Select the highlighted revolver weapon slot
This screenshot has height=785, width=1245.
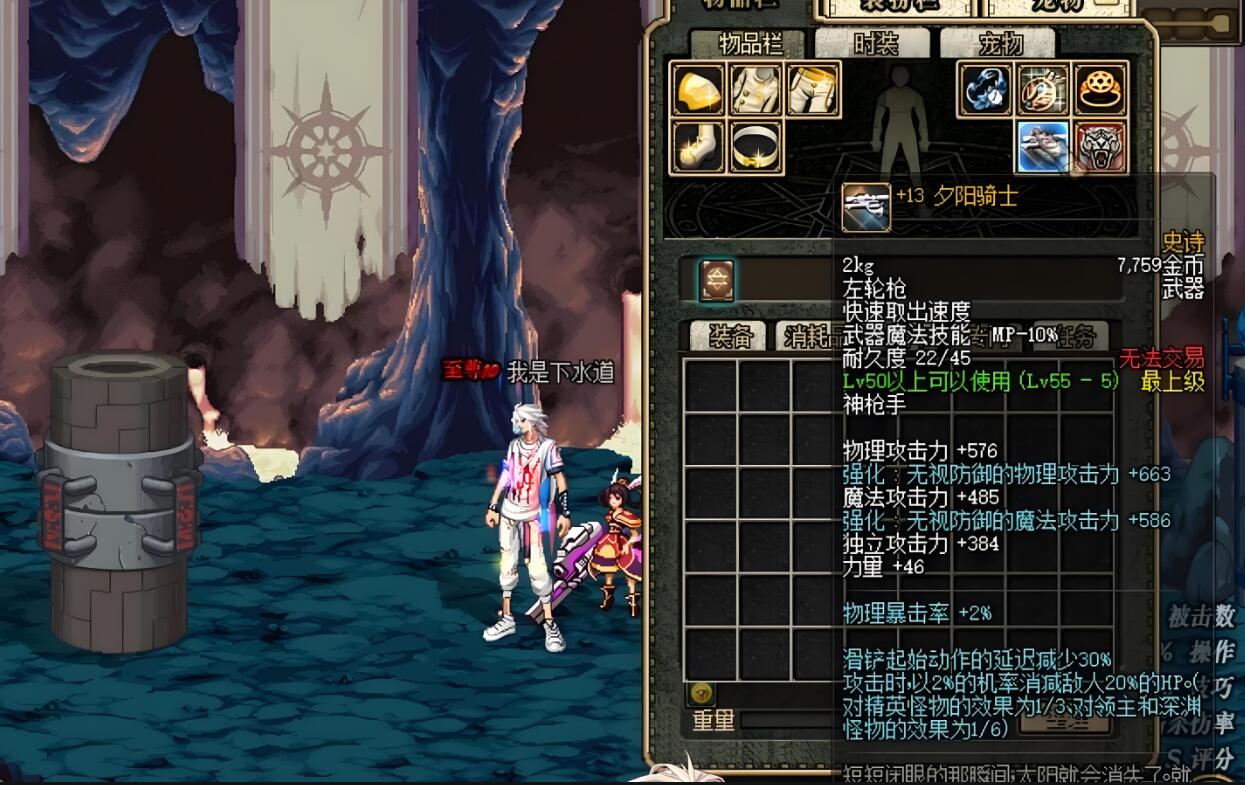click(x=1044, y=147)
